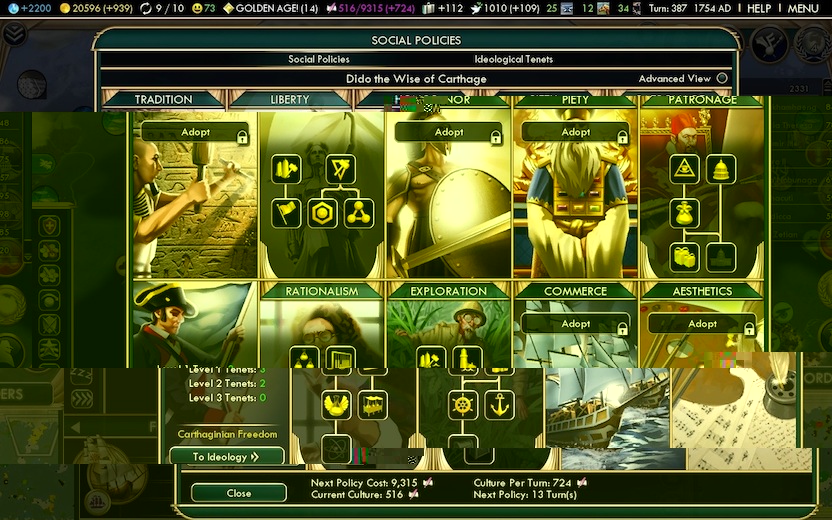The height and width of the screenshot is (520, 832).
Task: Adopt the Commerce policy tree
Action: pyautogui.click(x=576, y=324)
